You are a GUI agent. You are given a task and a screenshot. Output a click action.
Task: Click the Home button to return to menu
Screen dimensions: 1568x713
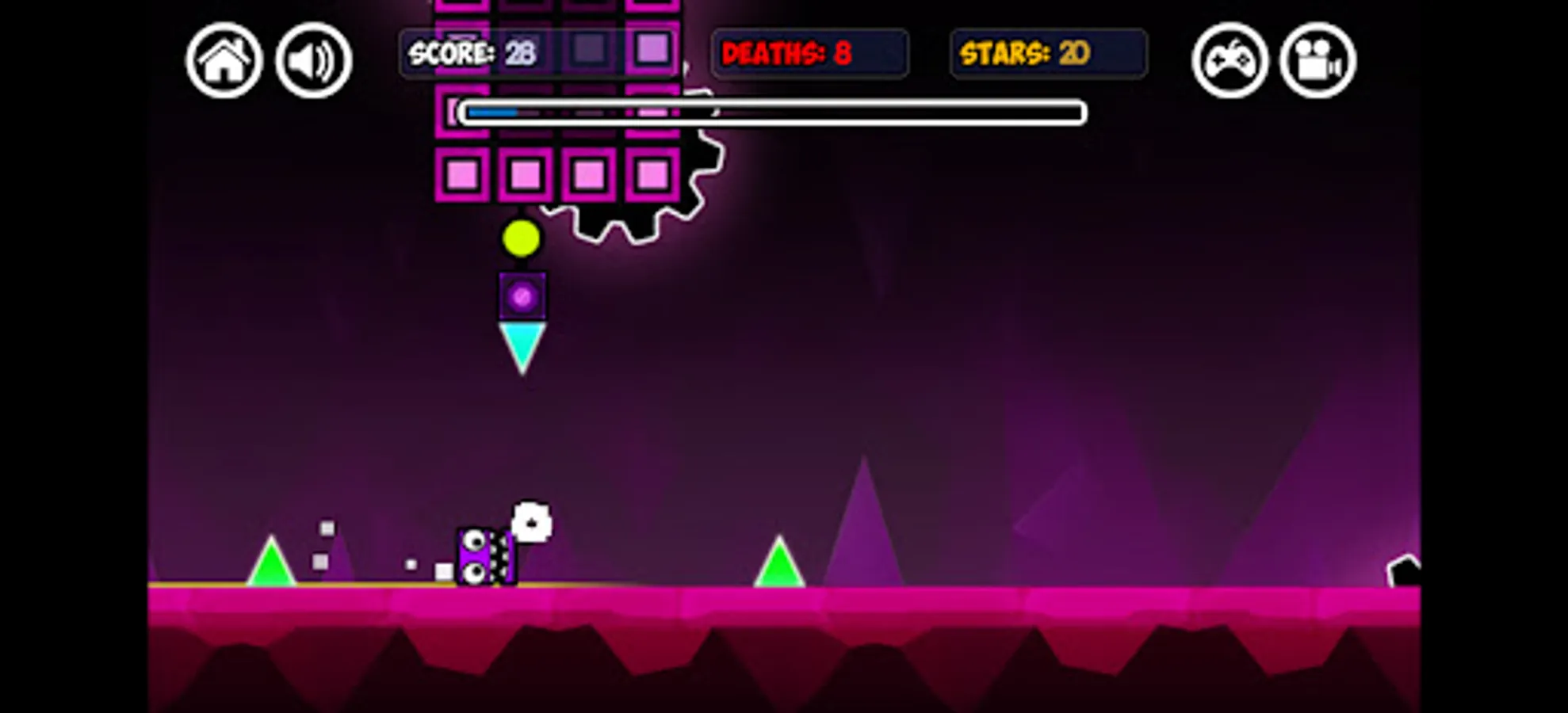coord(225,60)
